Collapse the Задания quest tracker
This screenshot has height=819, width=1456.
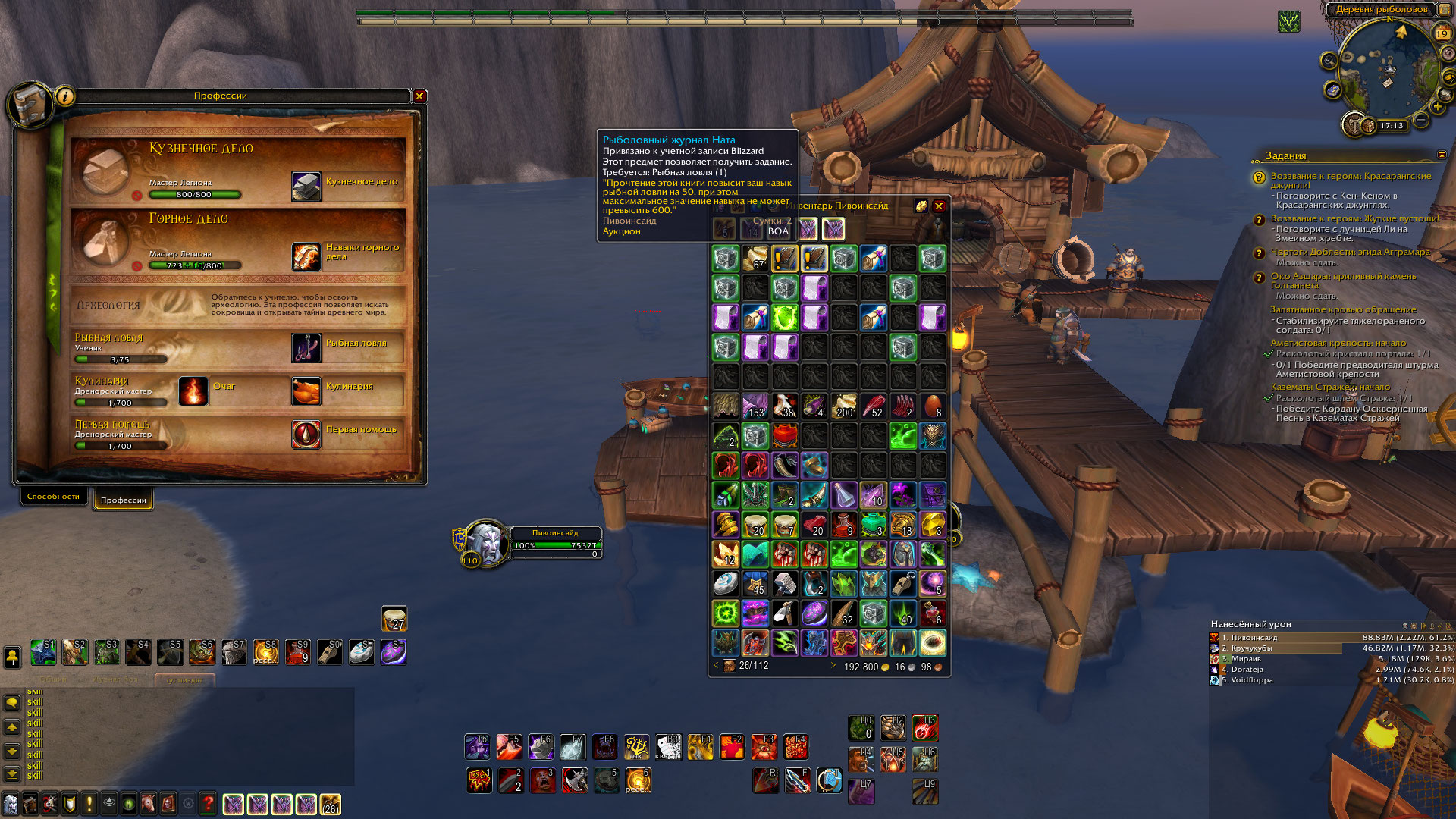click(1442, 155)
